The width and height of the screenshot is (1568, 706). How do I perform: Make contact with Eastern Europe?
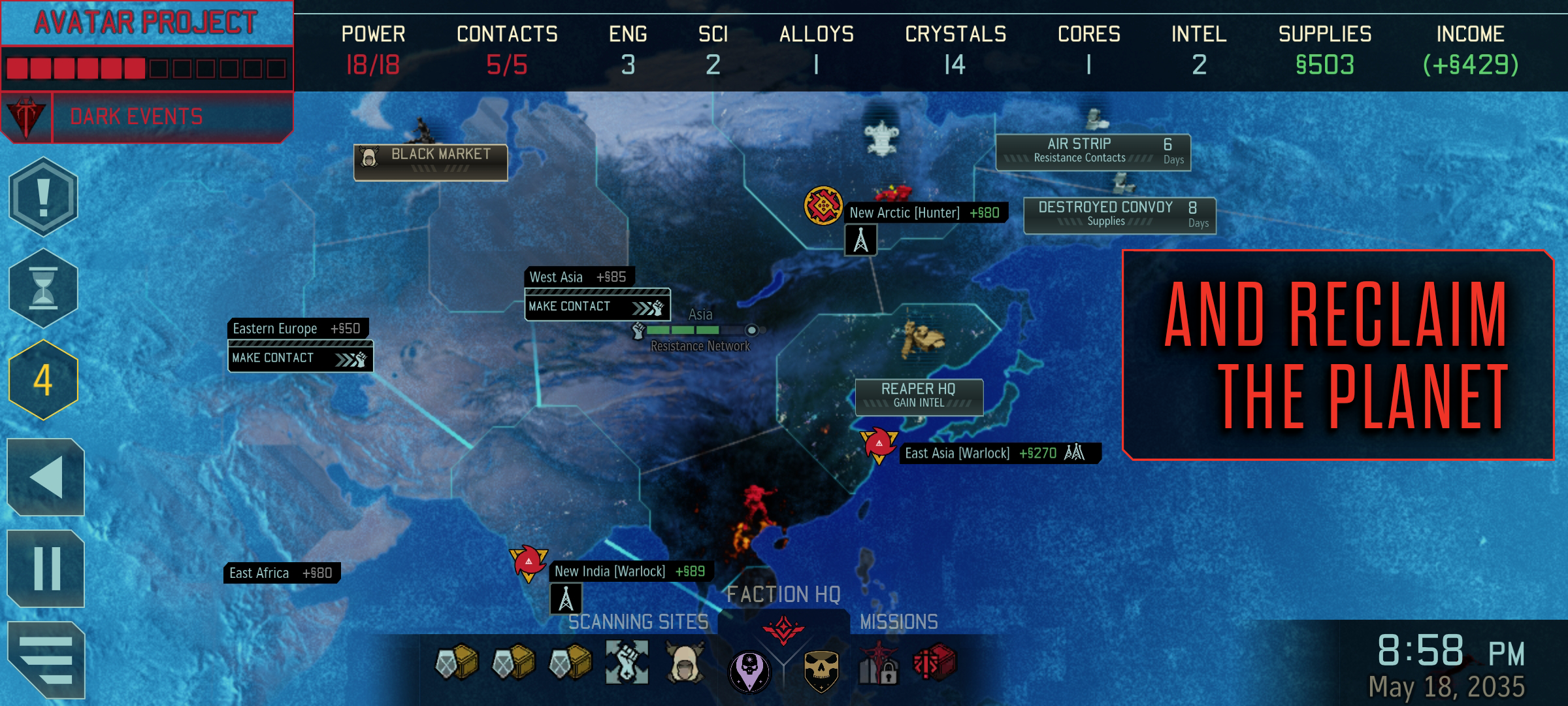(x=300, y=358)
